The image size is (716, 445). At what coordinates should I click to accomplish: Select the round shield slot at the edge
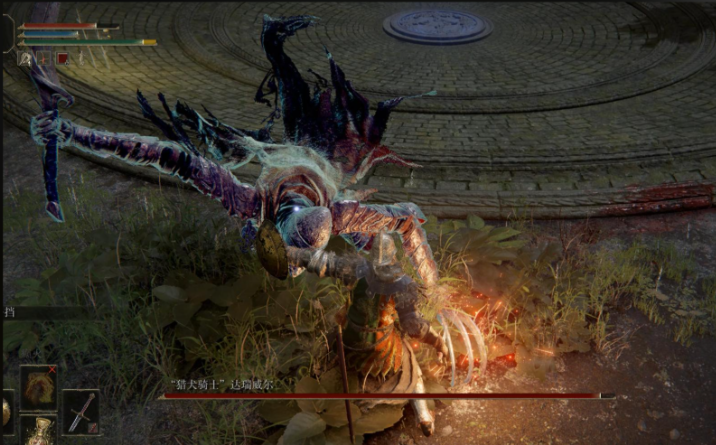click(x=5, y=411)
